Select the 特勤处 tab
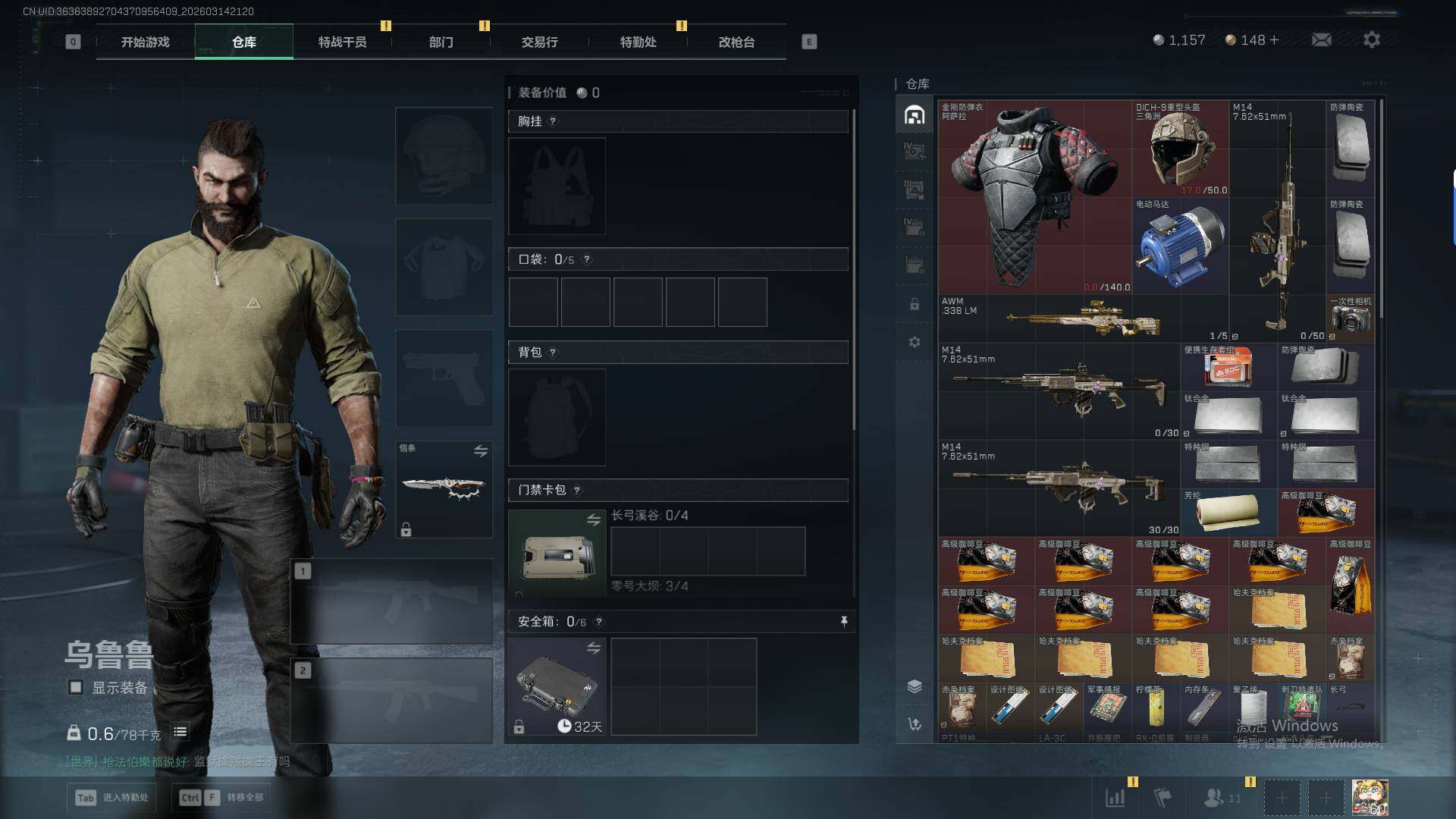1456x819 pixels. tap(638, 42)
